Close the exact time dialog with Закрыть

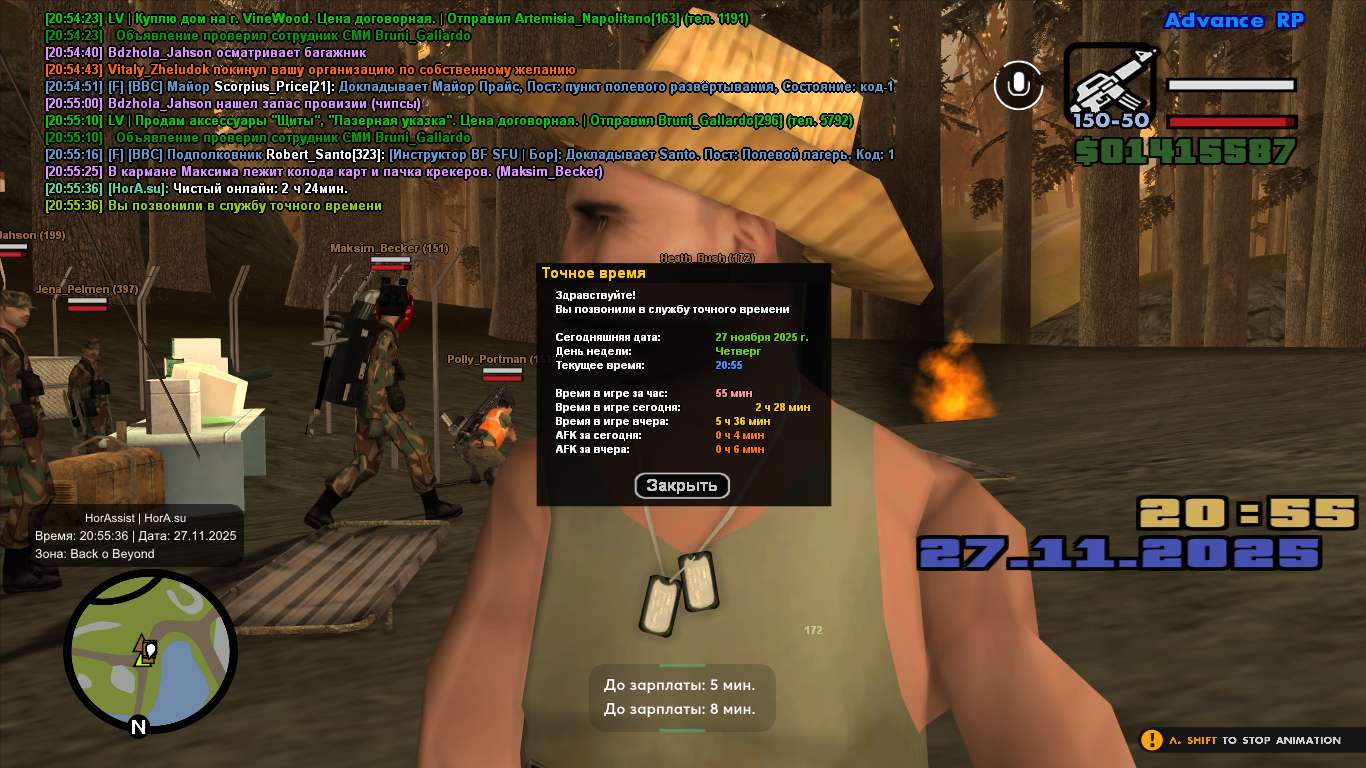[x=682, y=486]
